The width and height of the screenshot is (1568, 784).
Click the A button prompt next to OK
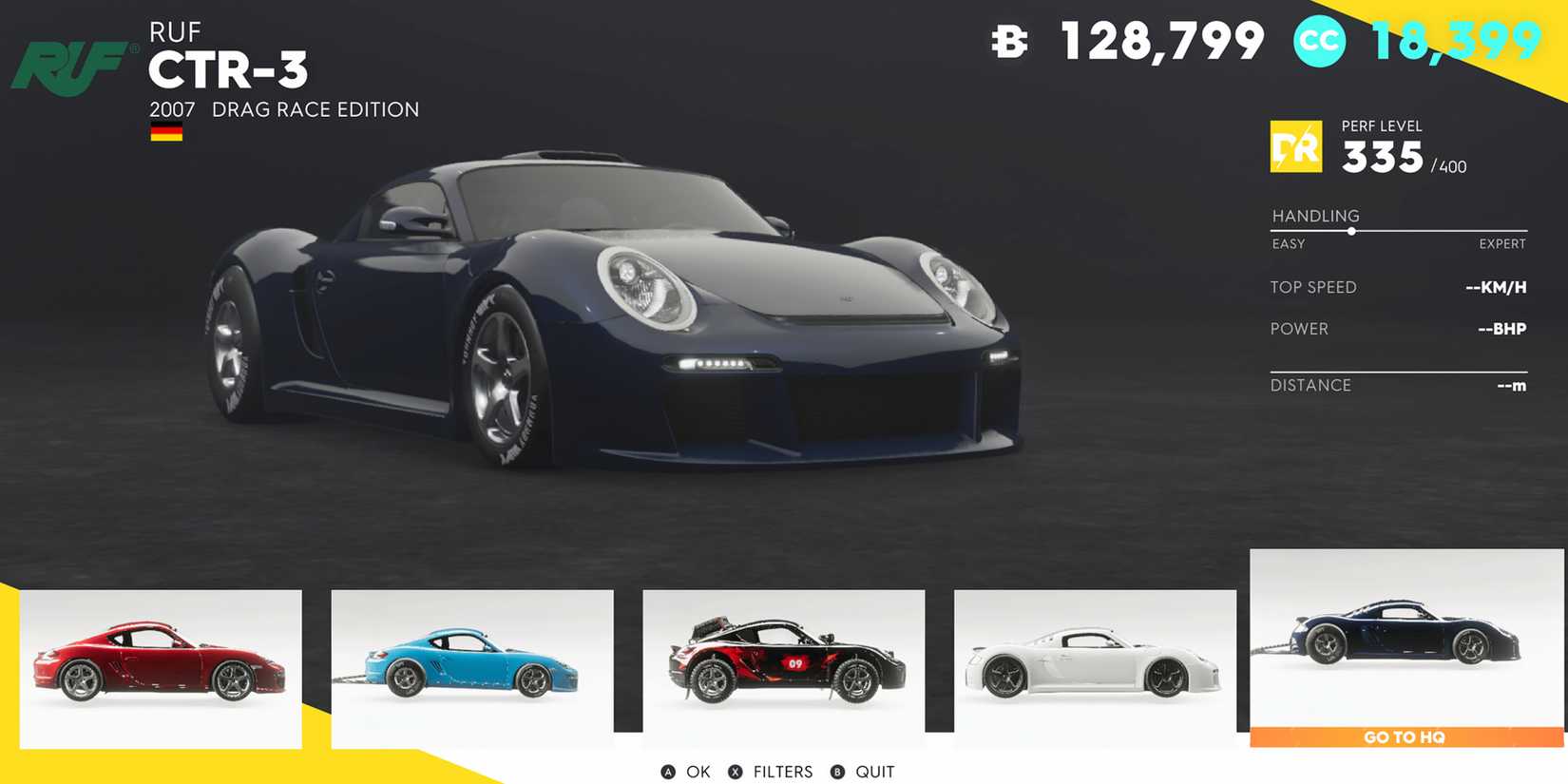pos(668,772)
